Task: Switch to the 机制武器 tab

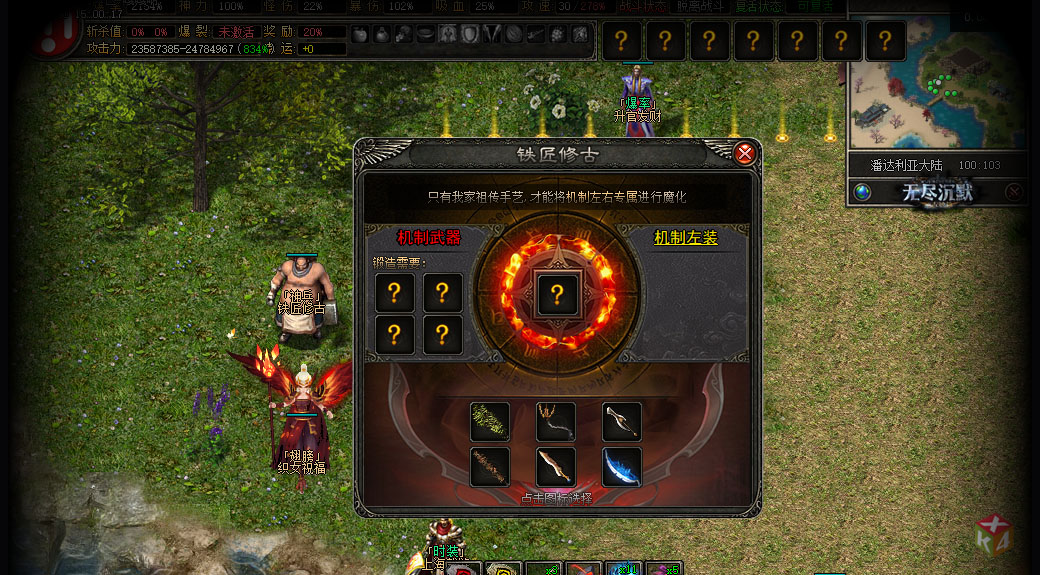Action: coord(429,238)
